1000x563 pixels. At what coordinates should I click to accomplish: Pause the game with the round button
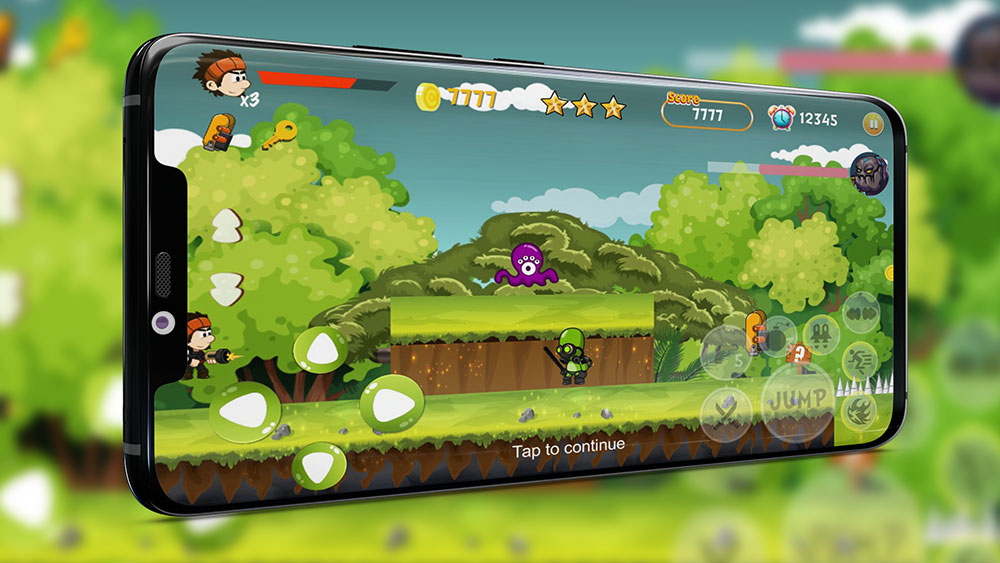coord(872,124)
